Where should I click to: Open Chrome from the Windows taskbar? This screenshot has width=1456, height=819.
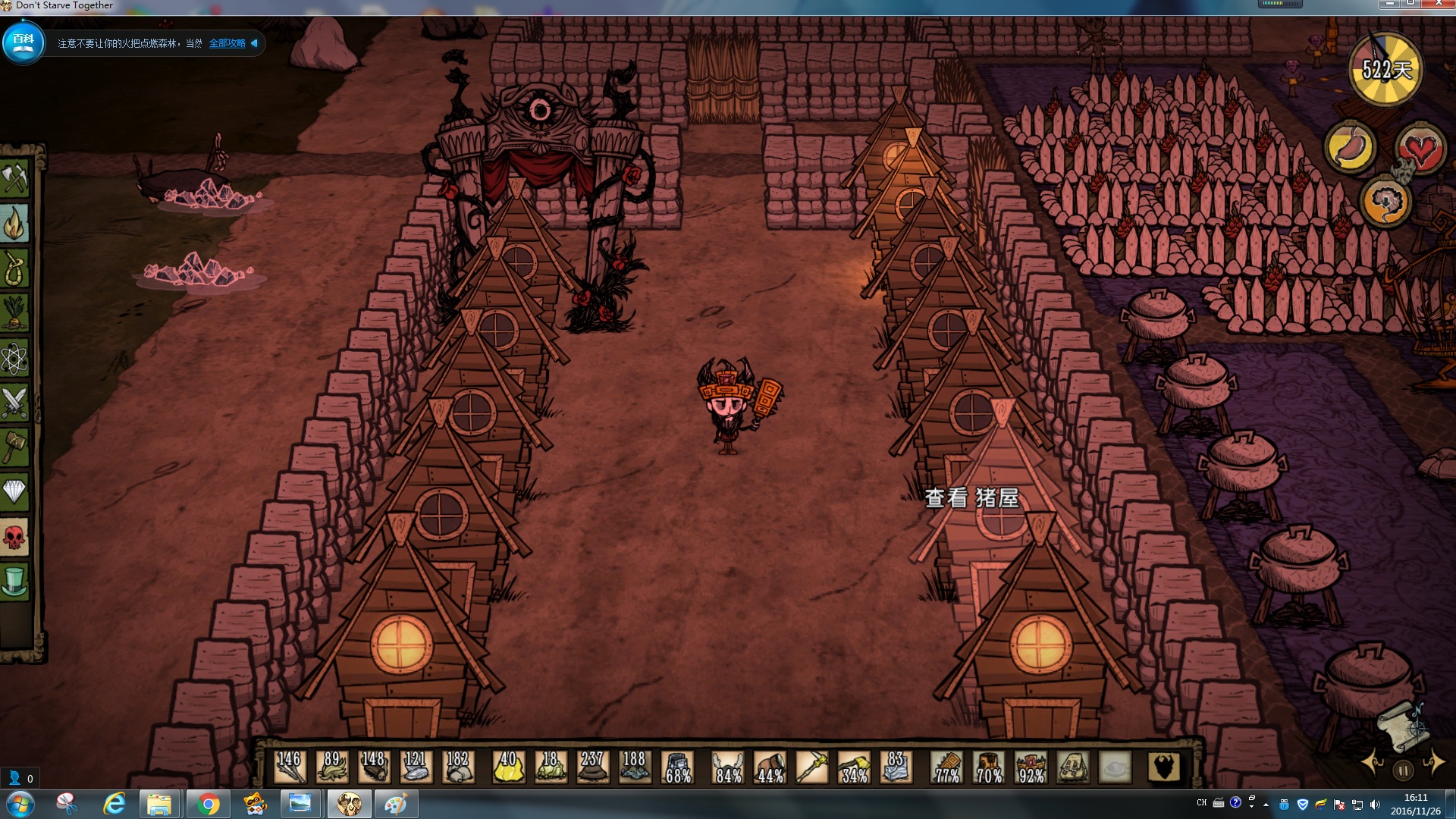[207, 804]
